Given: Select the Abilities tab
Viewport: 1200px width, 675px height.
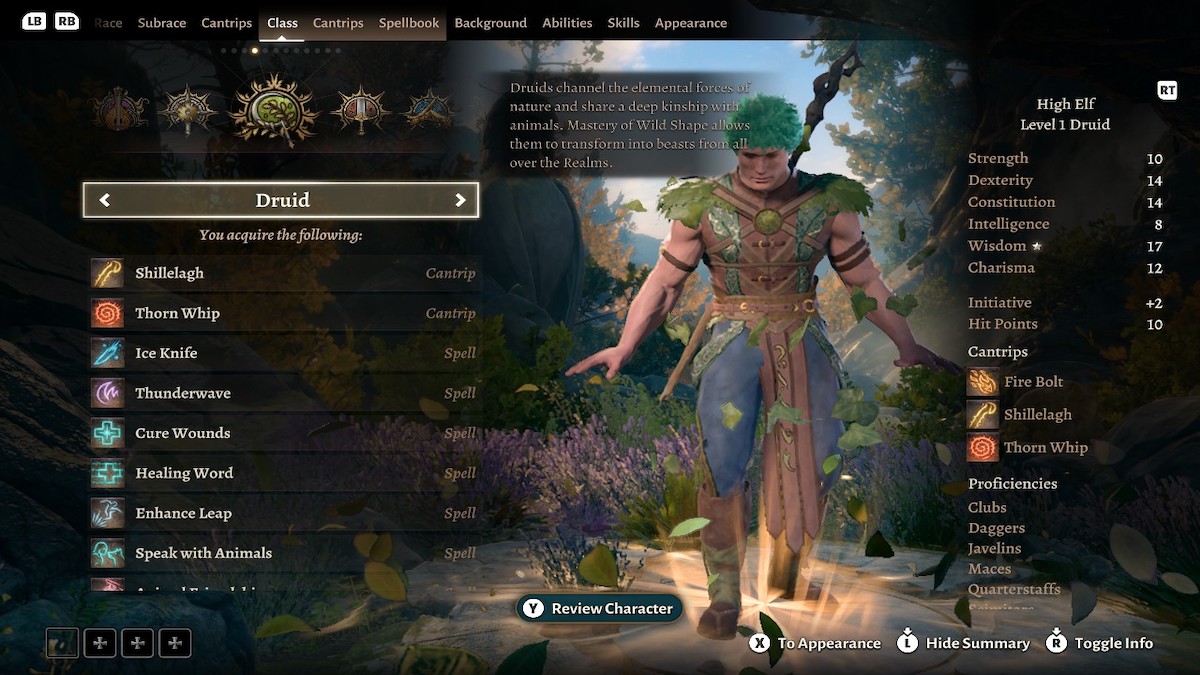Looking at the screenshot, I should pos(567,23).
